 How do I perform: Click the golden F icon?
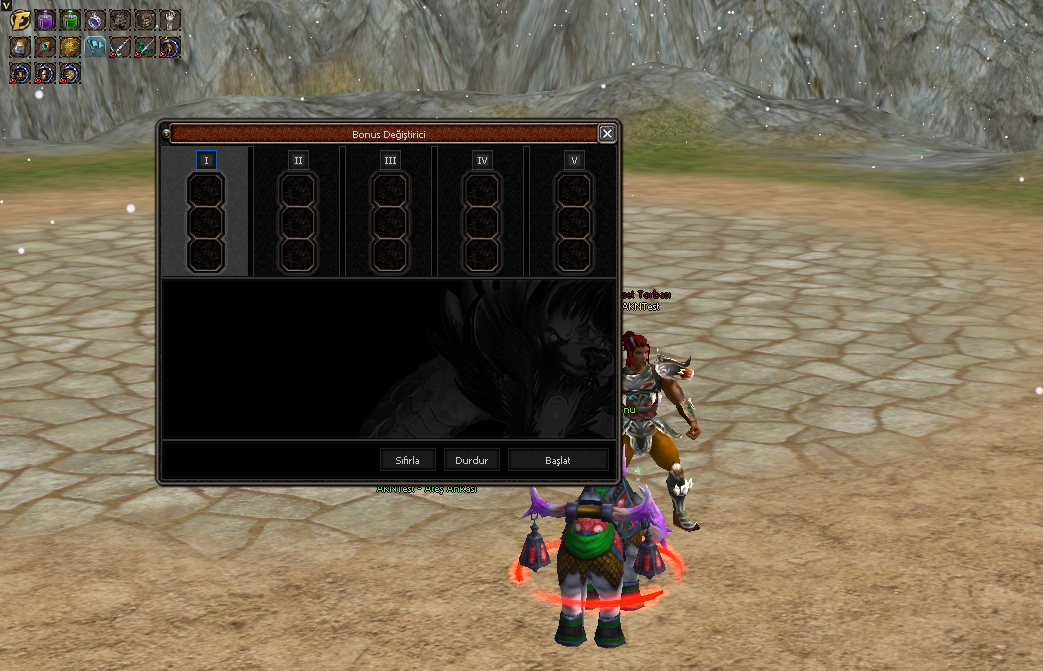coord(20,19)
